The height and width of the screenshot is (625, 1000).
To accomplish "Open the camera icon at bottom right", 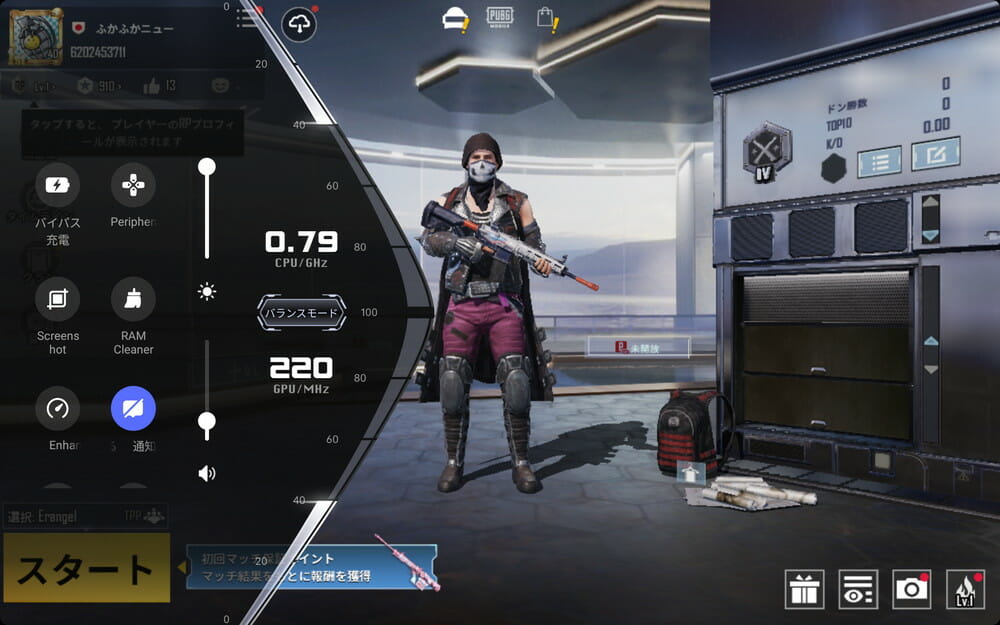I will [x=911, y=589].
